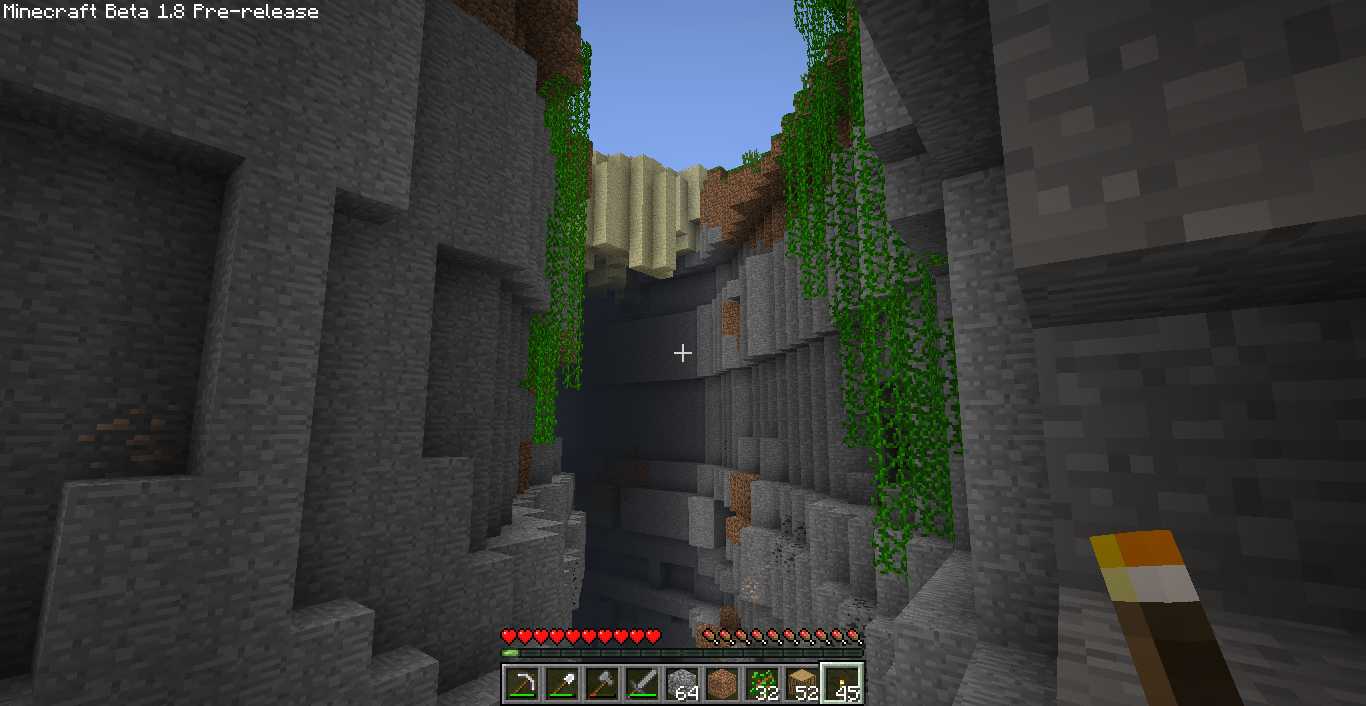Screen dimensions: 1366x706
Task: Click the torch stack of 45
Action: point(842,683)
